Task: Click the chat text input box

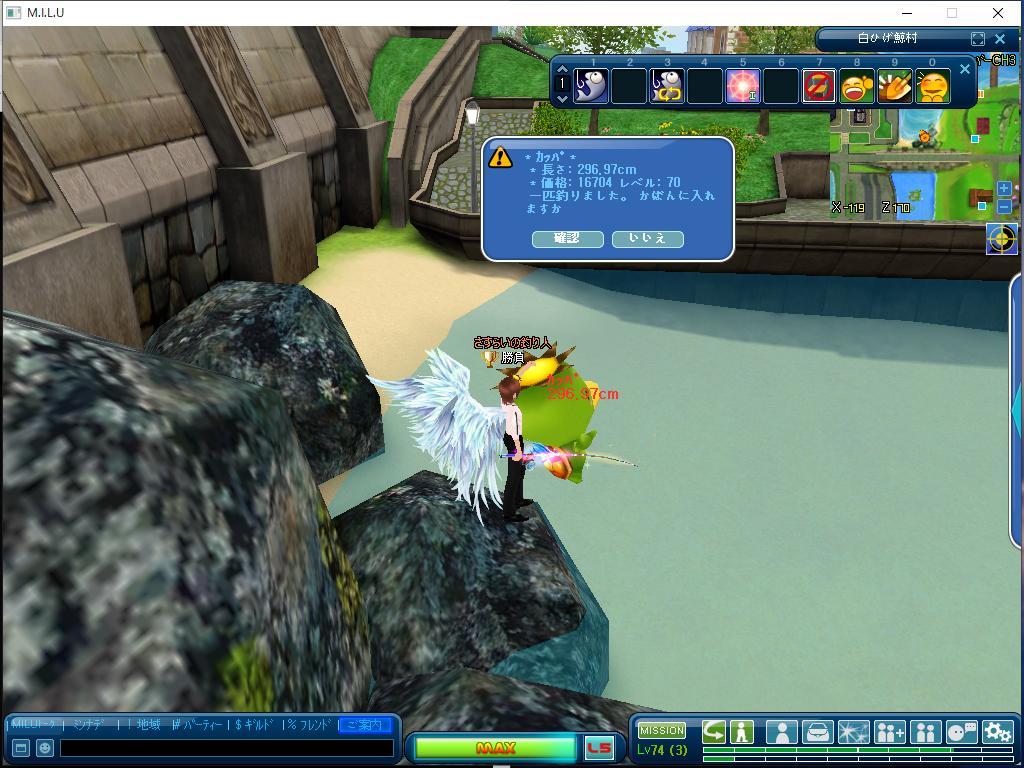Action: click(x=227, y=747)
